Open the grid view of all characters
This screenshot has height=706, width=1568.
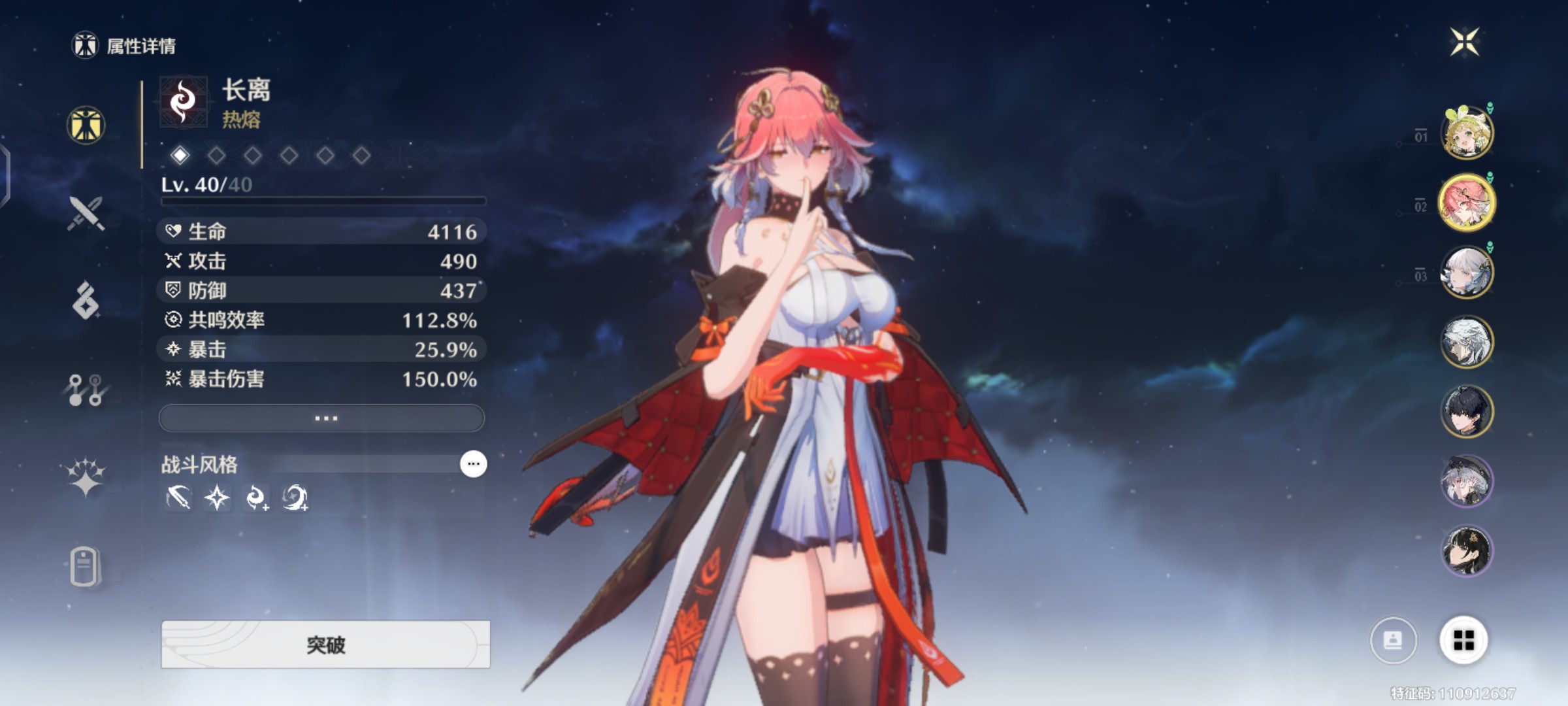[x=1463, y=640]
